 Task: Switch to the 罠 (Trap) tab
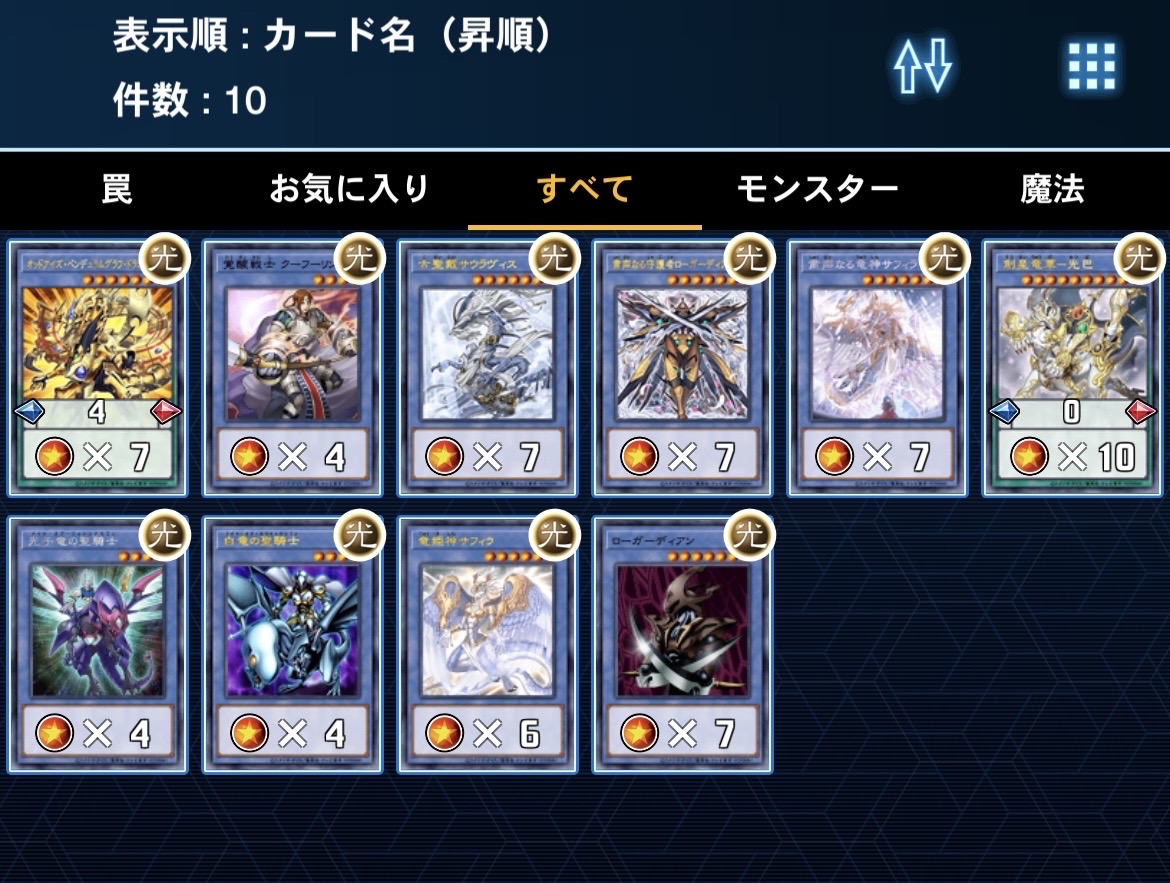(x=117, y=189)
